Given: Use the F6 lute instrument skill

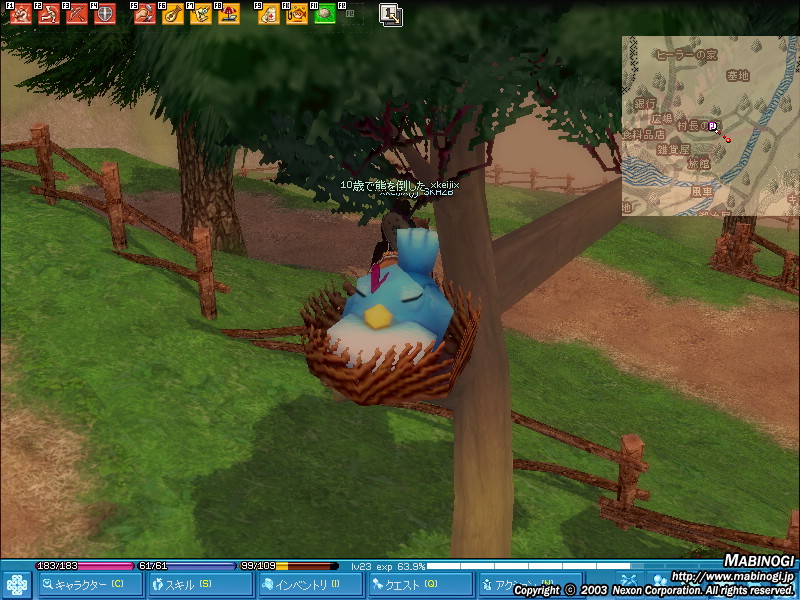Looking at the screenshot, I should click(x=173, y=14).
